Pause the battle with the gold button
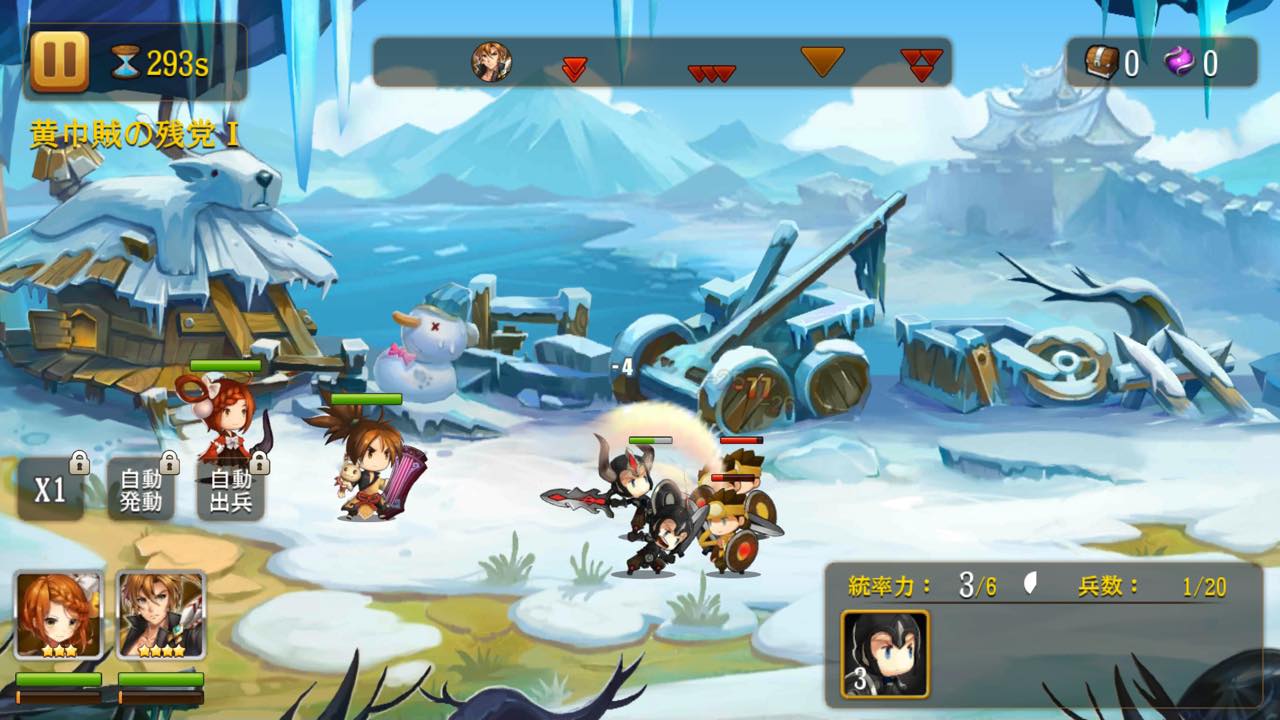Viewport: 1280px width, 720px height. [x=60, y=62]
